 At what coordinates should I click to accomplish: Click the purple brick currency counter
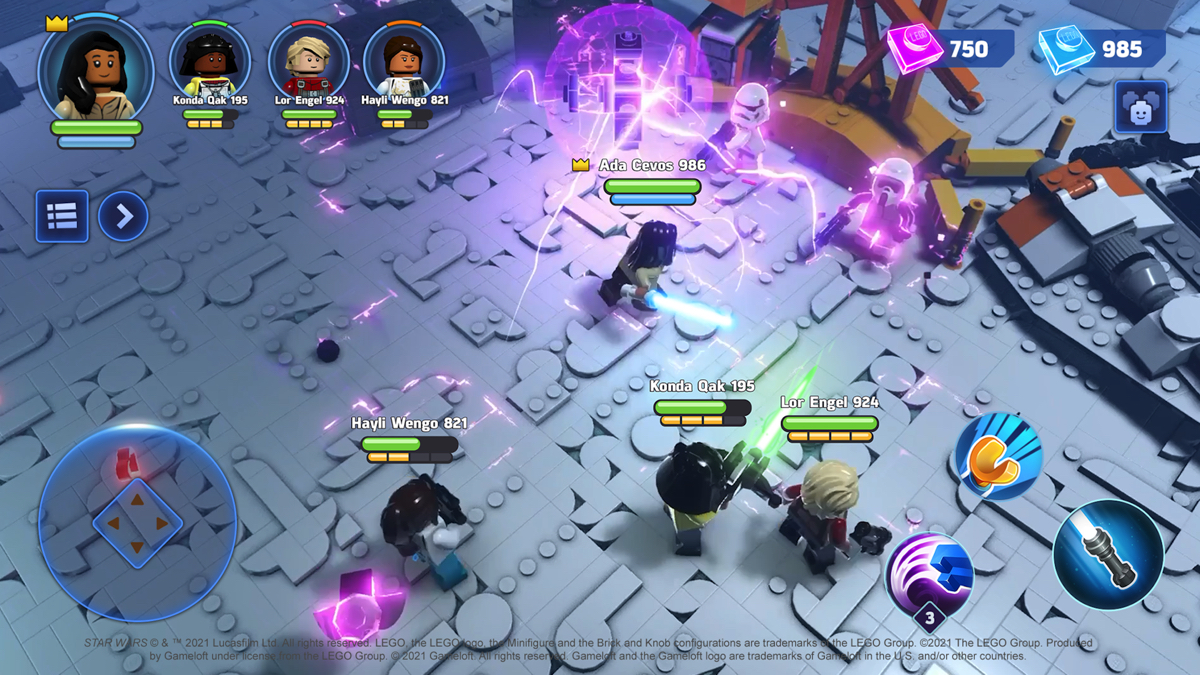[950, 48]
